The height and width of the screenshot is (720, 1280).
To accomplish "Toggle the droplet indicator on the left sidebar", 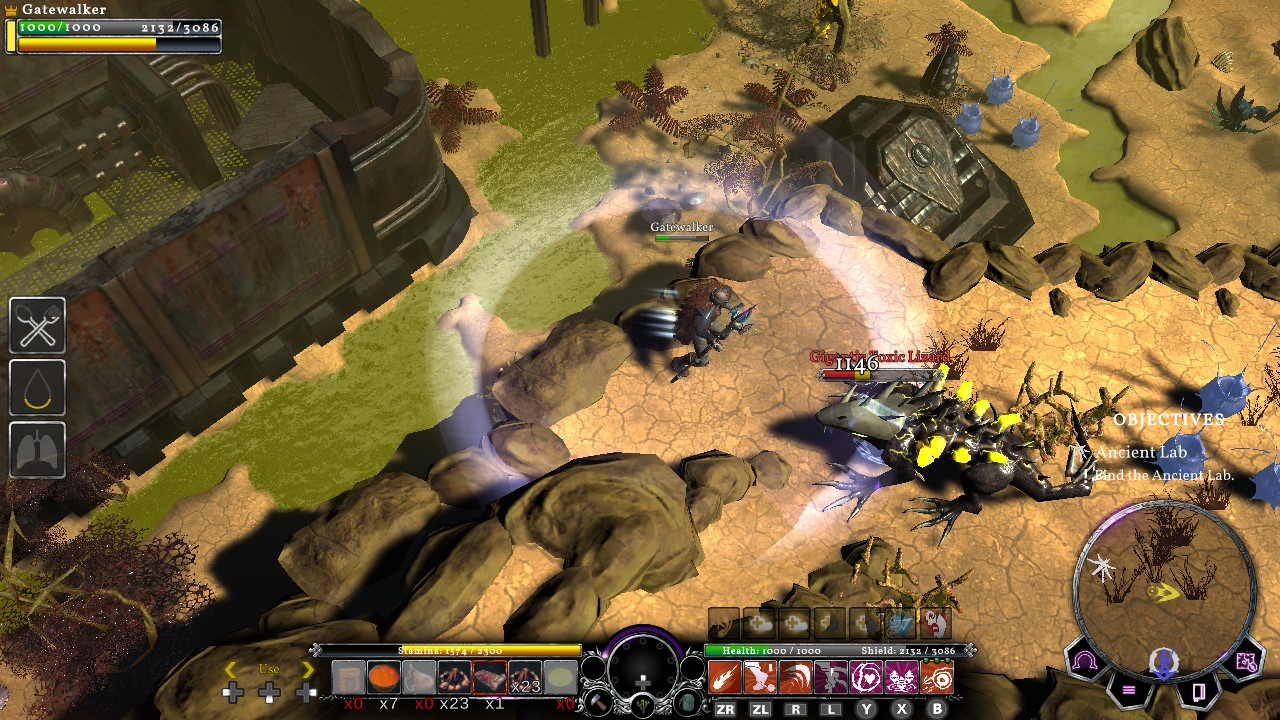I will point(37,387).
